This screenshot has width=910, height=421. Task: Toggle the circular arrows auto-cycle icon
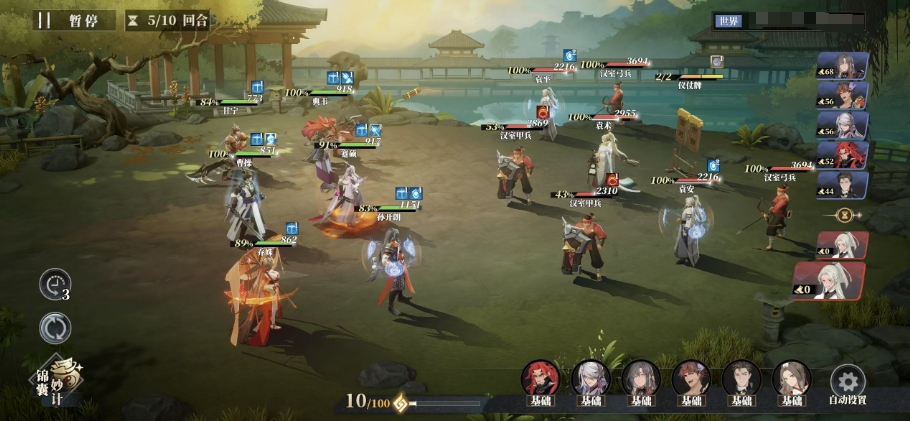point(55,328)
